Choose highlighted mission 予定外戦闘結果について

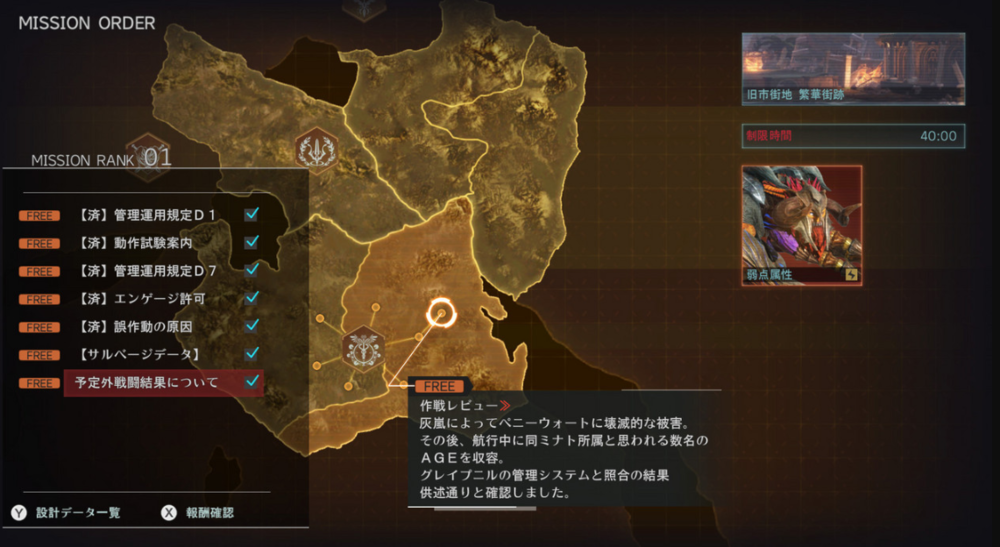click(x=152, y=382)
